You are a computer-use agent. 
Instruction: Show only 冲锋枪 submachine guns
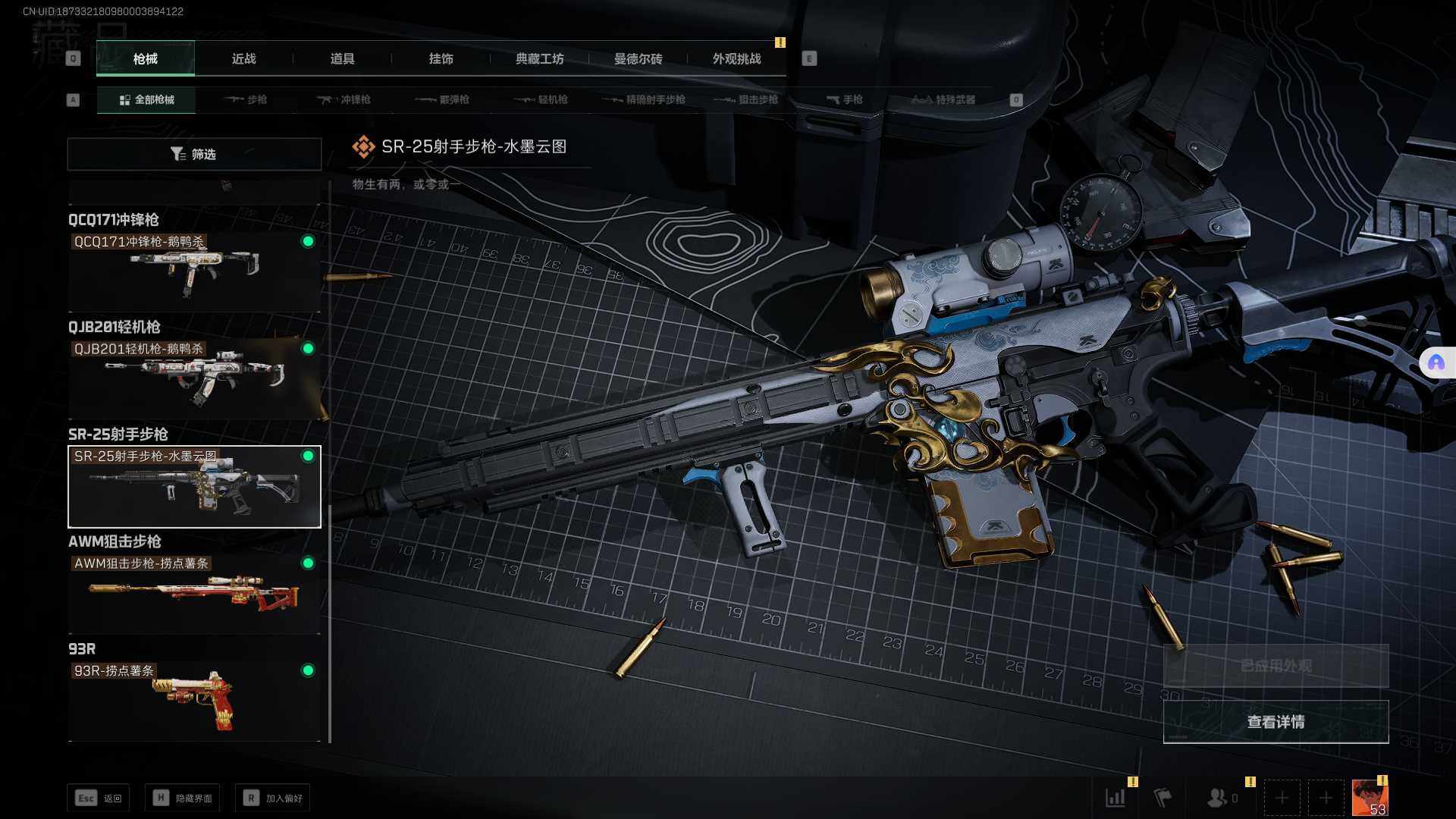[344, 99]
